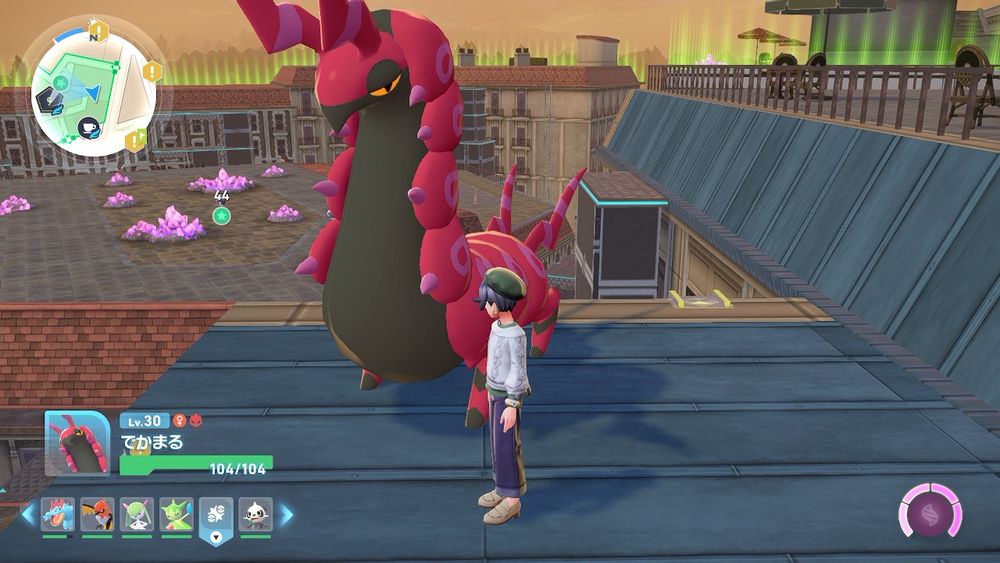
Task: Switch to Pancham party slot
Action: coord(256,515)
